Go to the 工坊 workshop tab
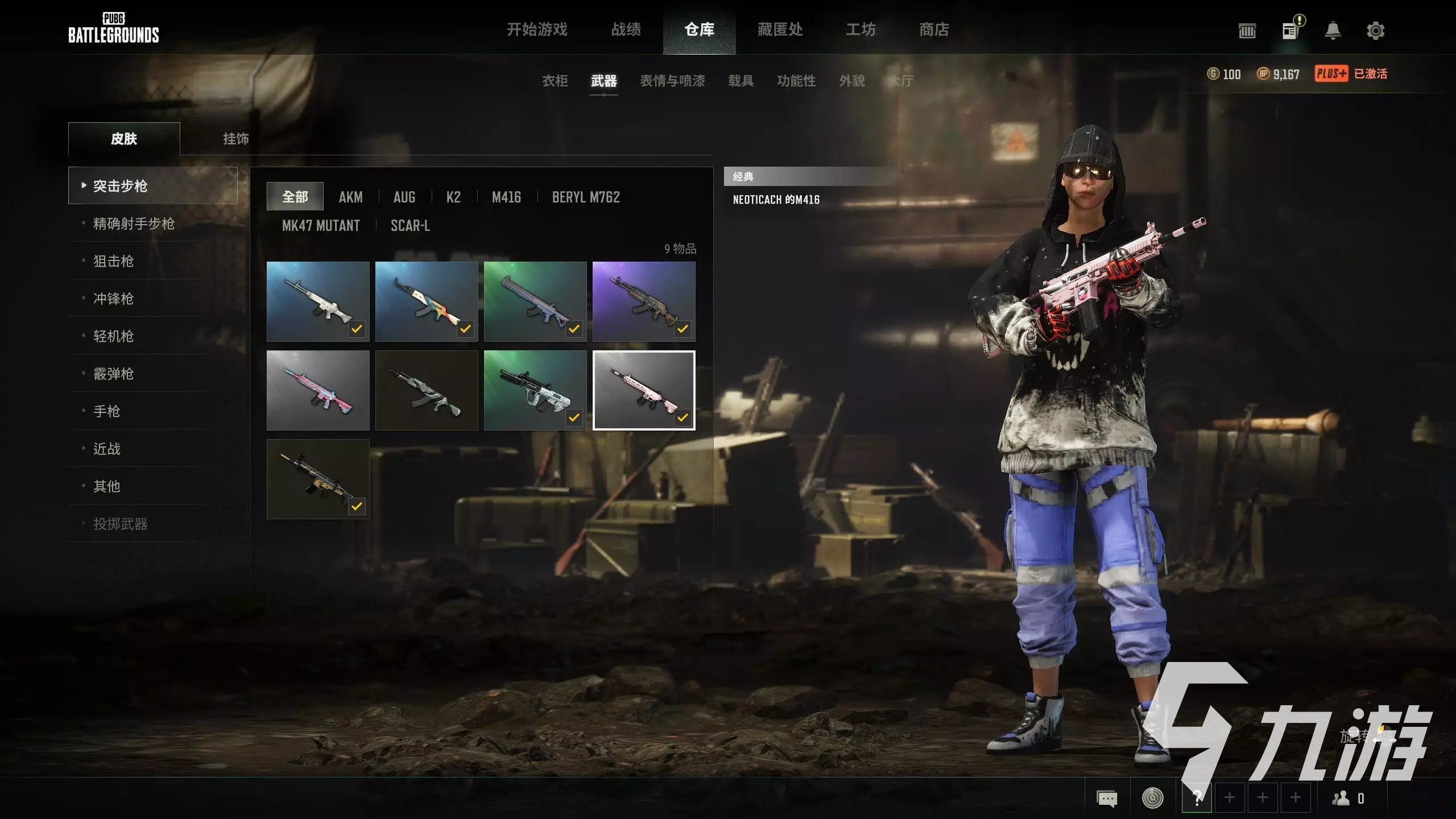The image size is (1456, 819). pyautogui.click(x=861, y=30)
